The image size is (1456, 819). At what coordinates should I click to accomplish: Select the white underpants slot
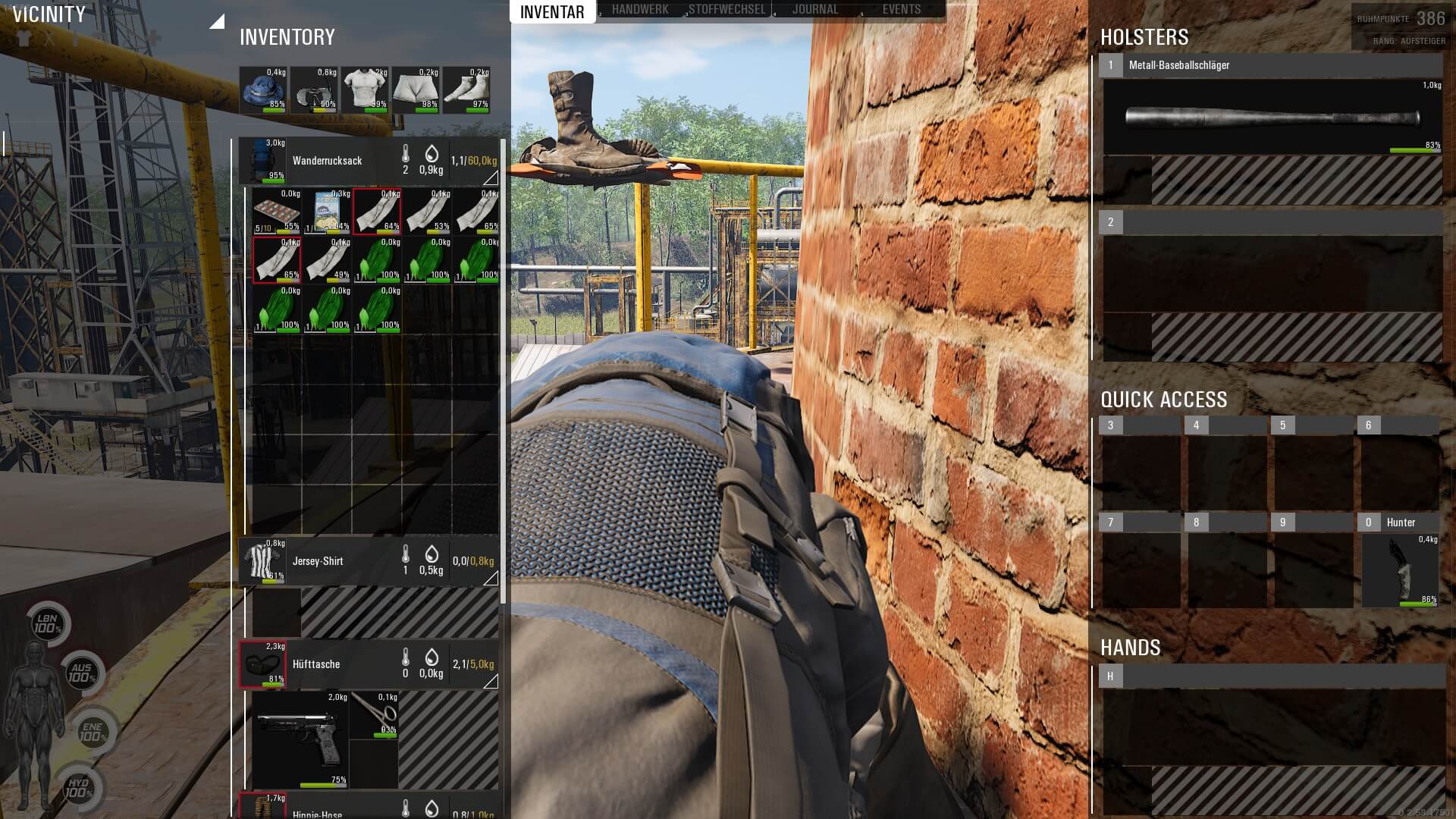click(416, 90)
